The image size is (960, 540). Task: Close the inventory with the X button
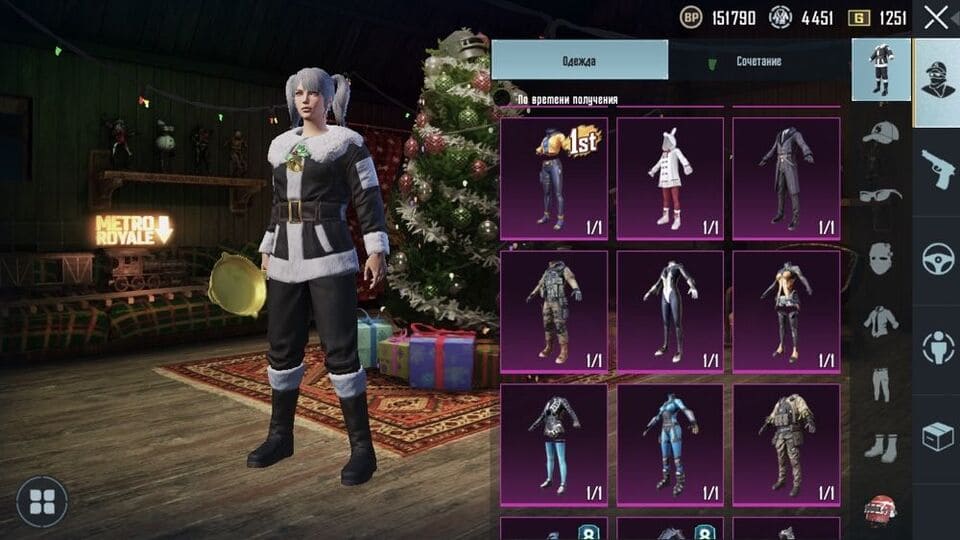pyautogui.click(x=936, y=17)
